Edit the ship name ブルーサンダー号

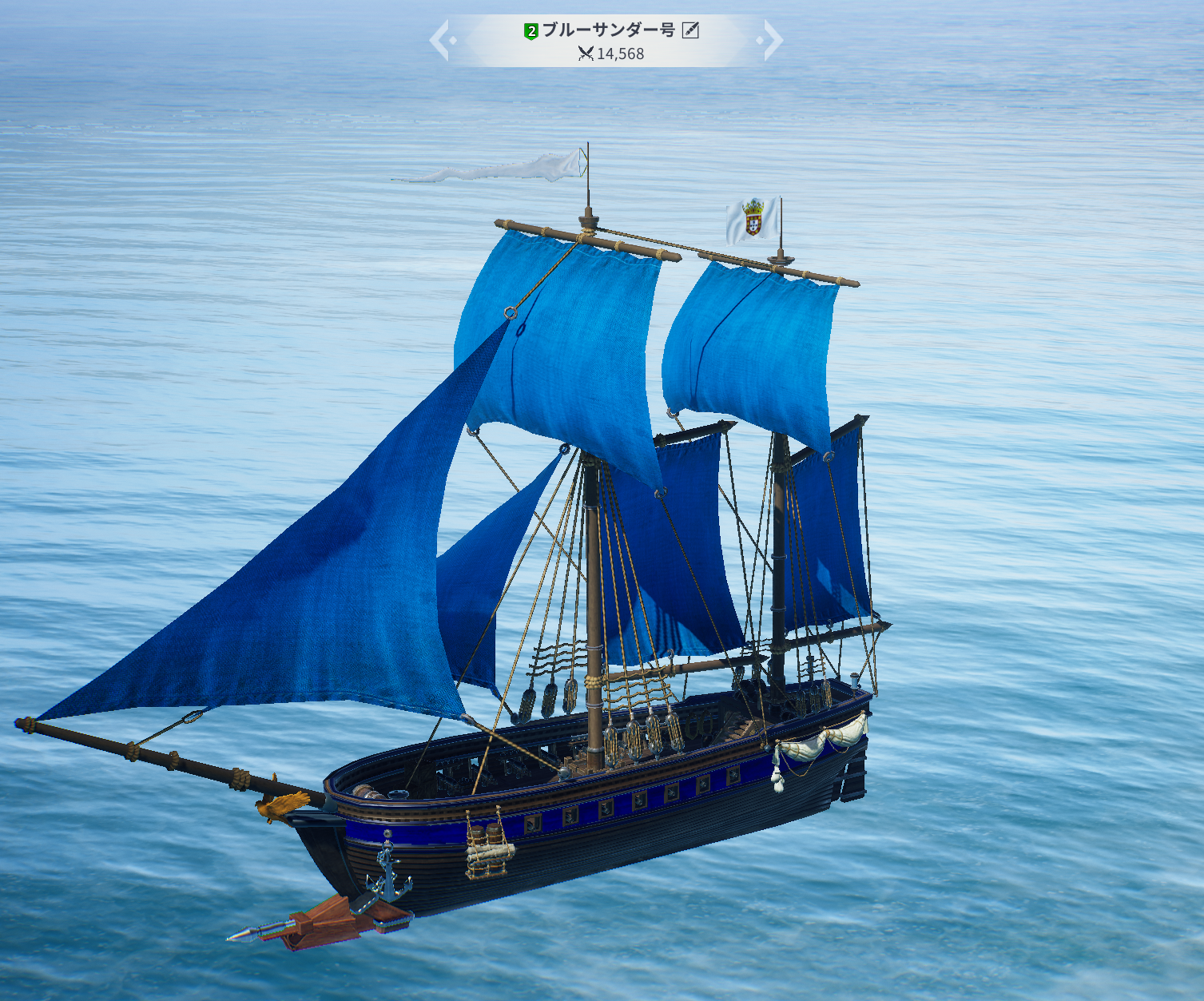tap(690, 30)
